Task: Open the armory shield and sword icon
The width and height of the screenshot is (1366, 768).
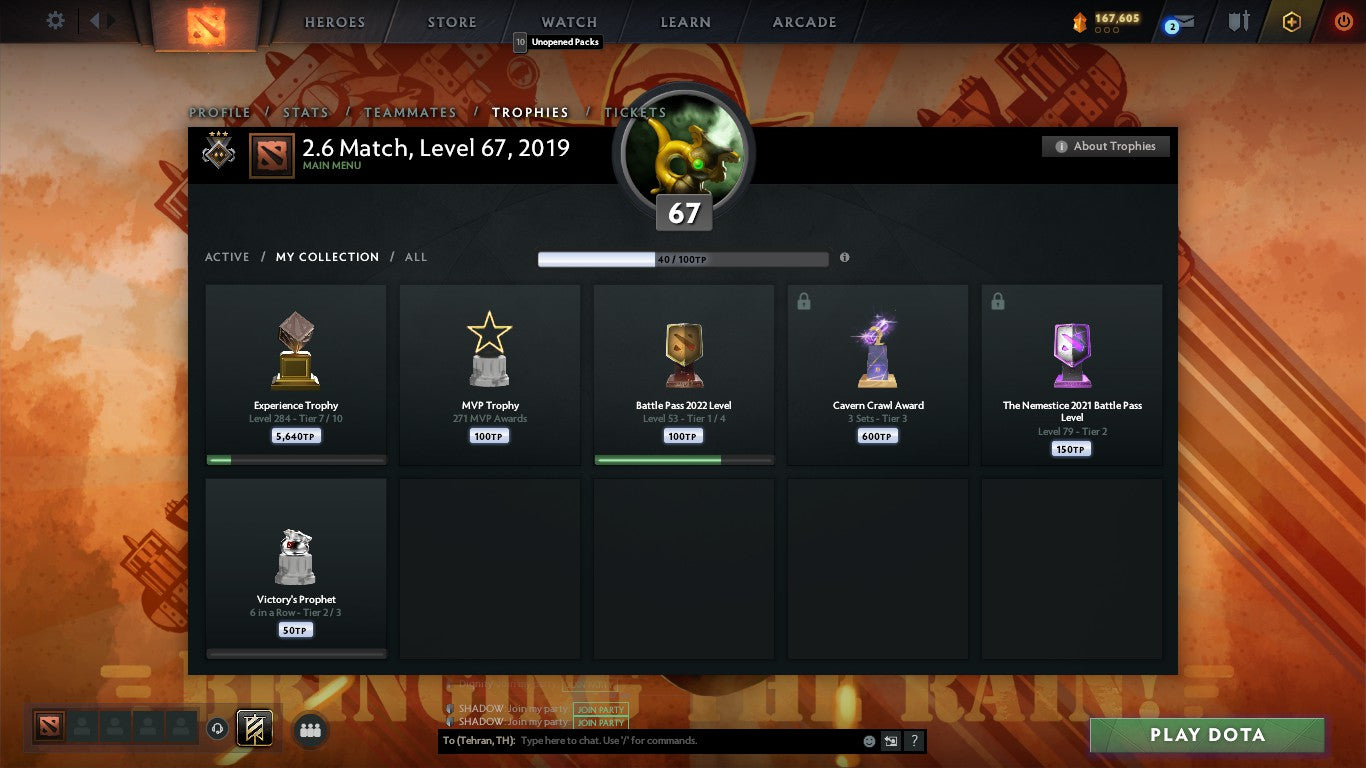Action: click(1237, 20)
